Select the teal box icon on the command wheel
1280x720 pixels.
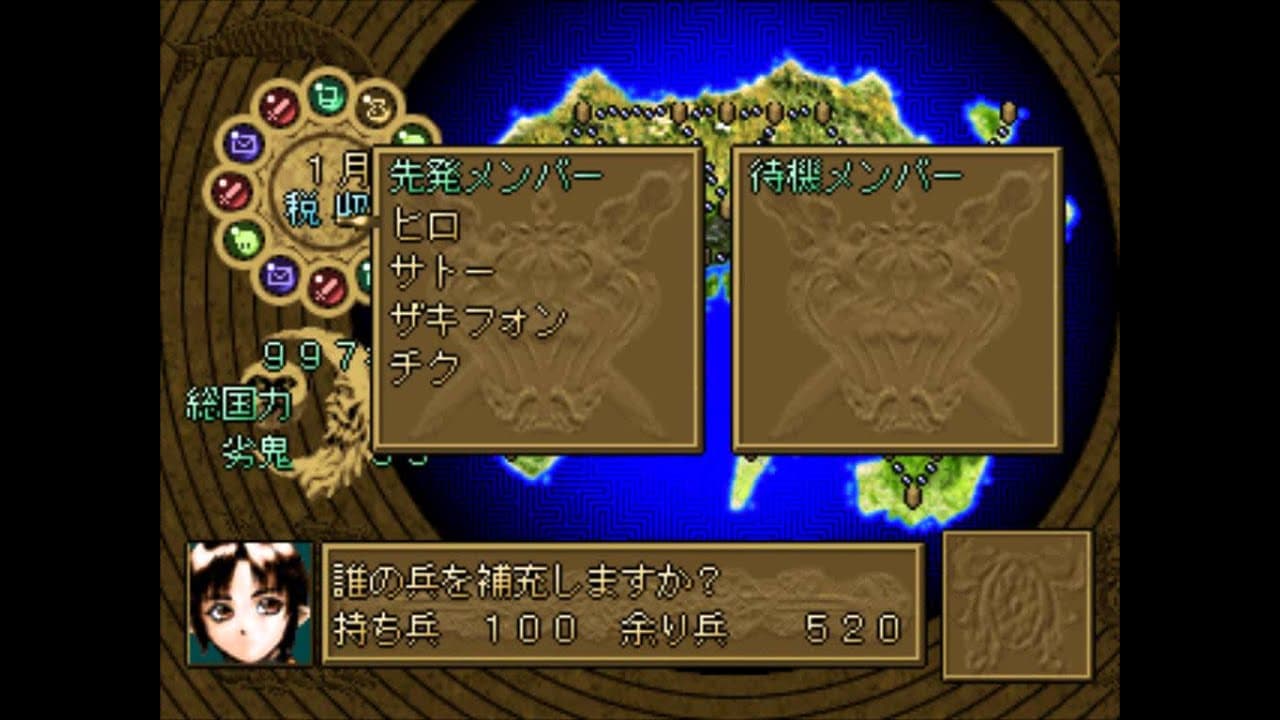pyautogui.click(x=325, y=94)
